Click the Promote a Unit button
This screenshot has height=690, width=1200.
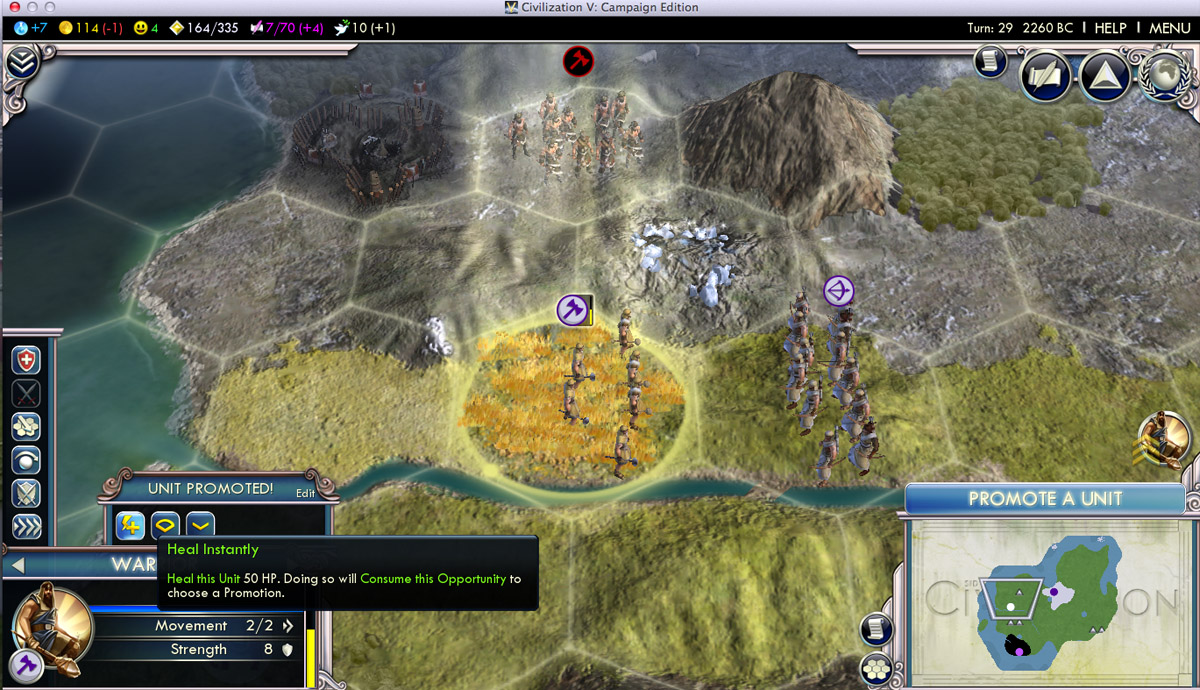coord(1045,498)
